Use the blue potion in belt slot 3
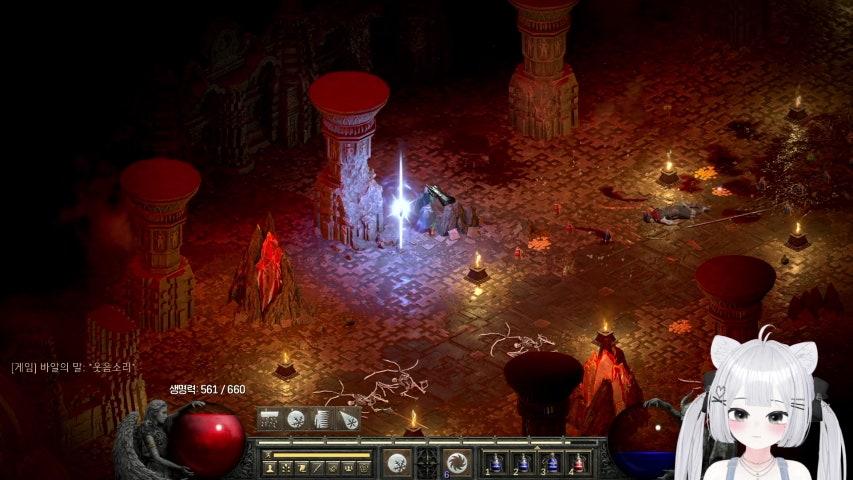This screenshot has width=853, height=480. click(x=552, y=462)
